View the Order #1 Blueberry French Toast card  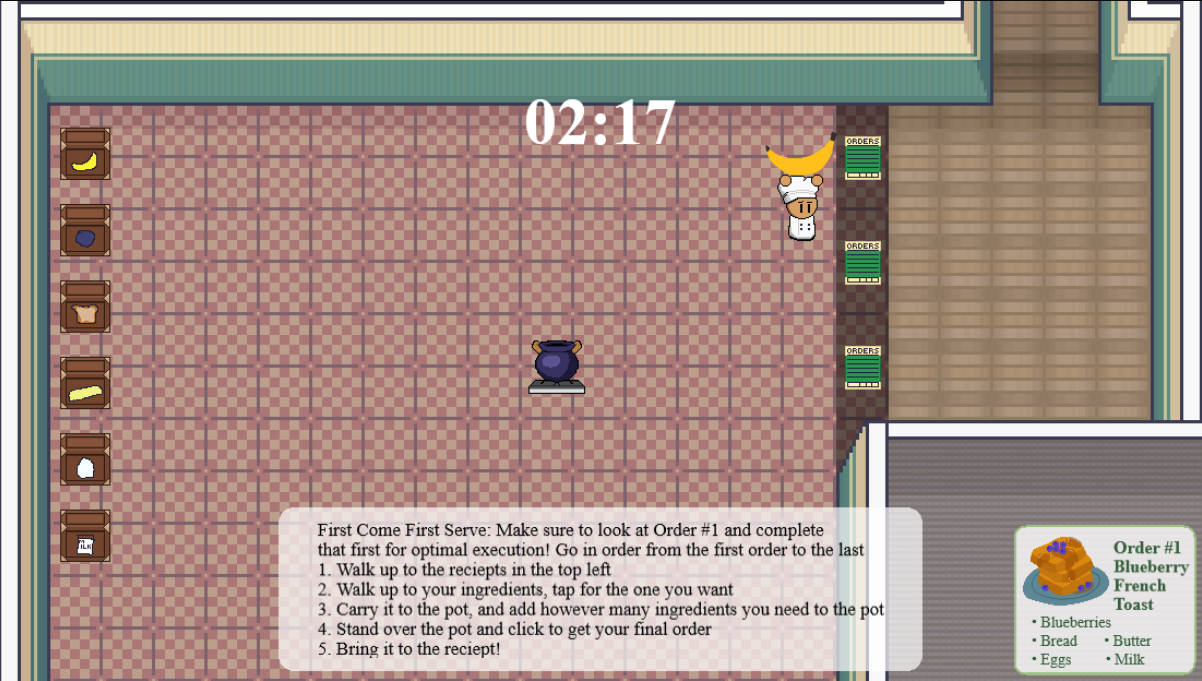pos(1106,599)
